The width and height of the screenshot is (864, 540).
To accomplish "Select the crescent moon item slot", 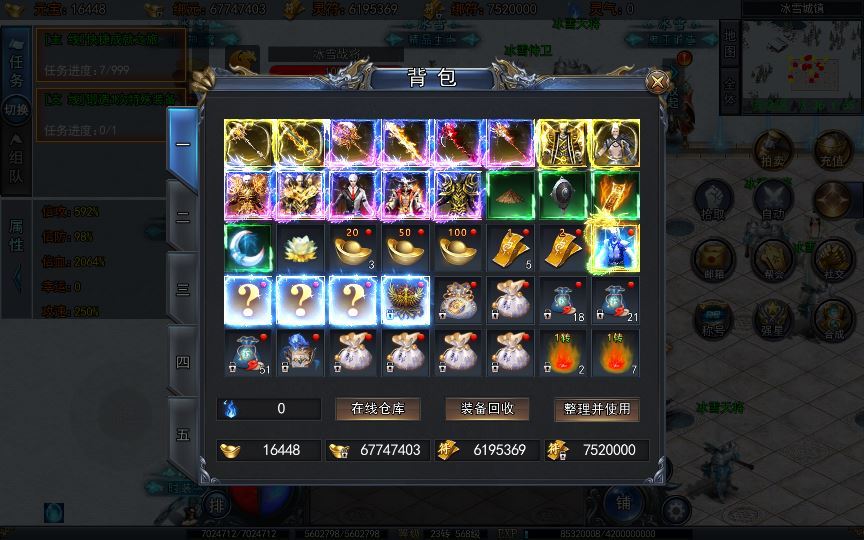I will [249, 248].
